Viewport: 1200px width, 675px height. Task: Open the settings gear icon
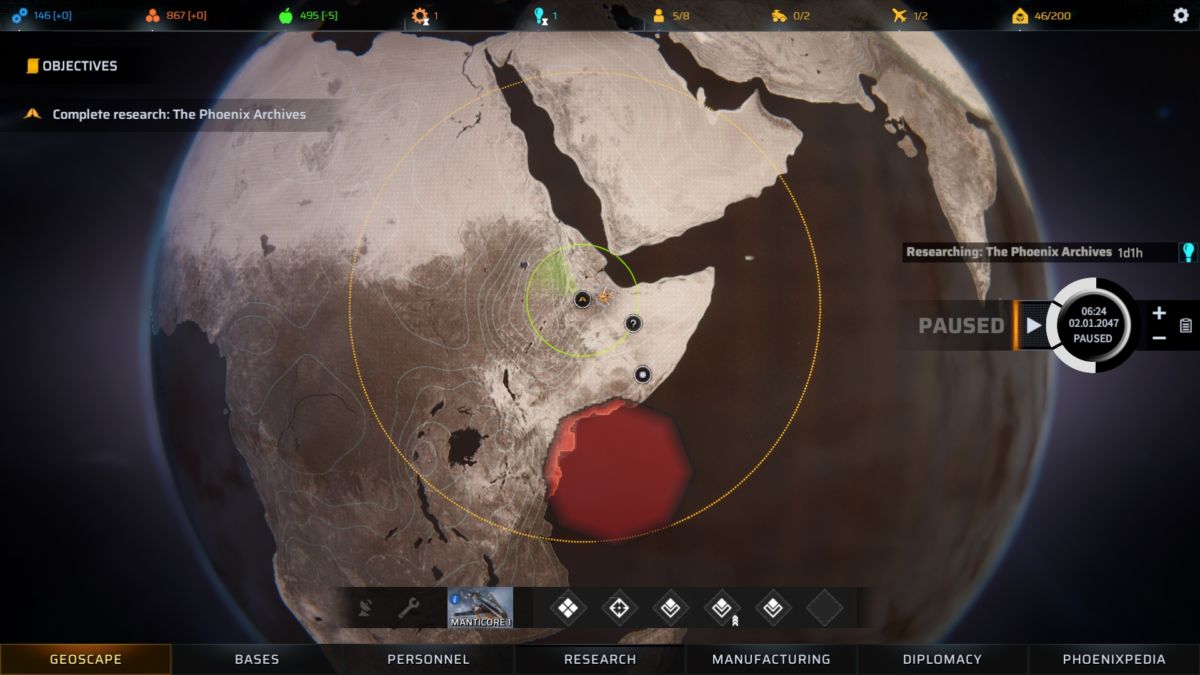[x=1180, y=15]
